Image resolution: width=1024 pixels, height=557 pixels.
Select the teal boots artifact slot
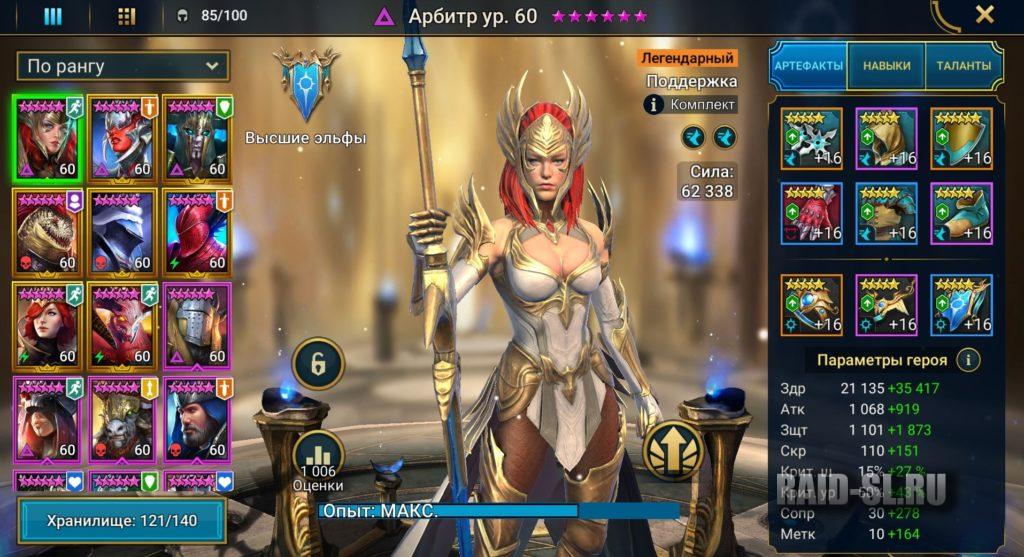(x=961, y=212)
